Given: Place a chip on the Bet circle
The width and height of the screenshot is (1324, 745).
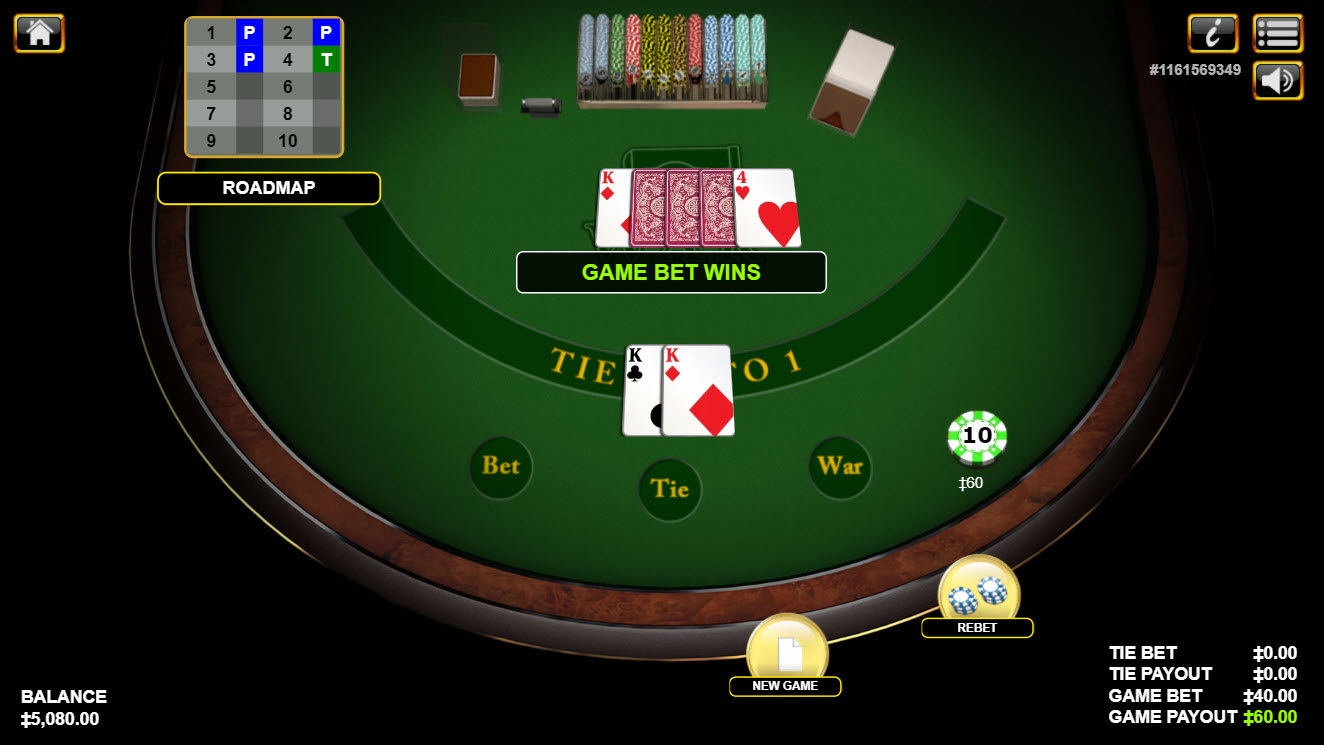Looking at the screenshot, I should point(501,466).
